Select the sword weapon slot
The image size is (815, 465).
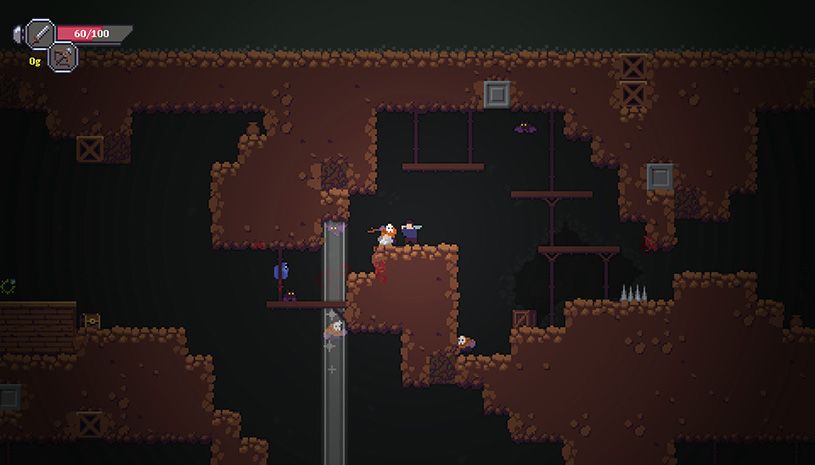[x=40, y=34]
